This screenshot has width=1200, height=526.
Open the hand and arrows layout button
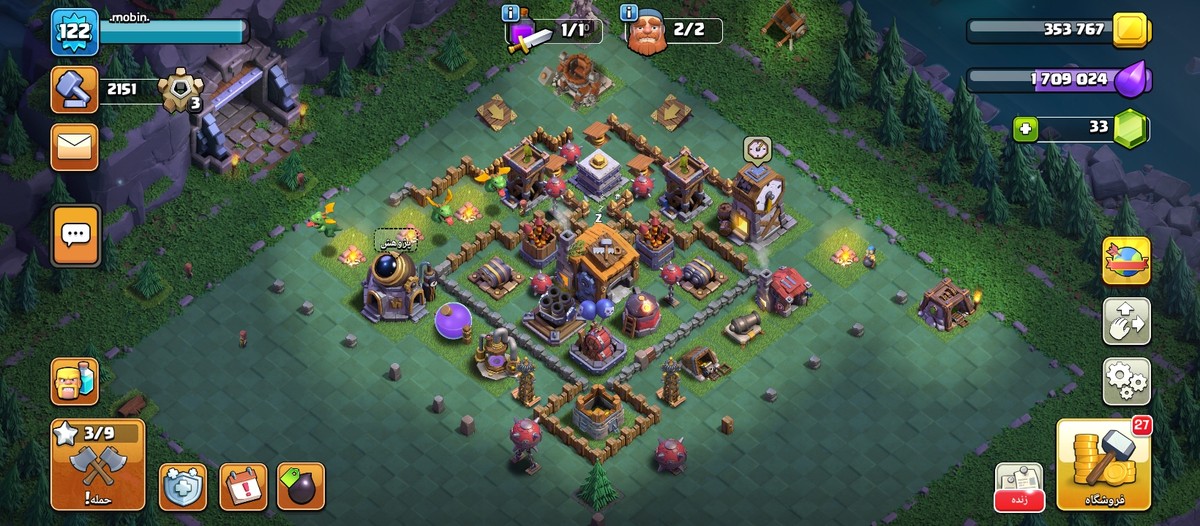point(1126,321)
